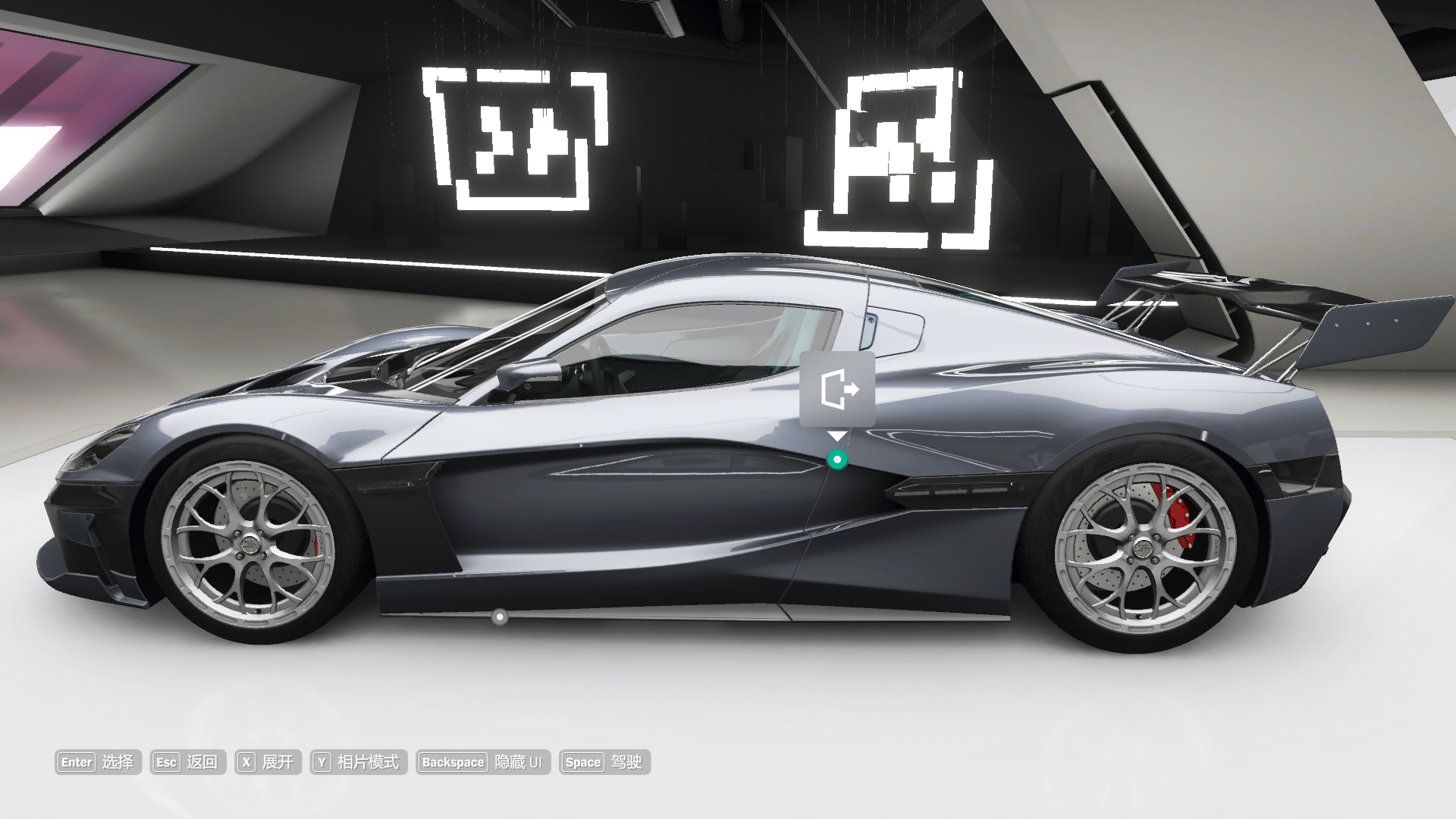Click the Space key icon to start driving

[x=582, y=763]
